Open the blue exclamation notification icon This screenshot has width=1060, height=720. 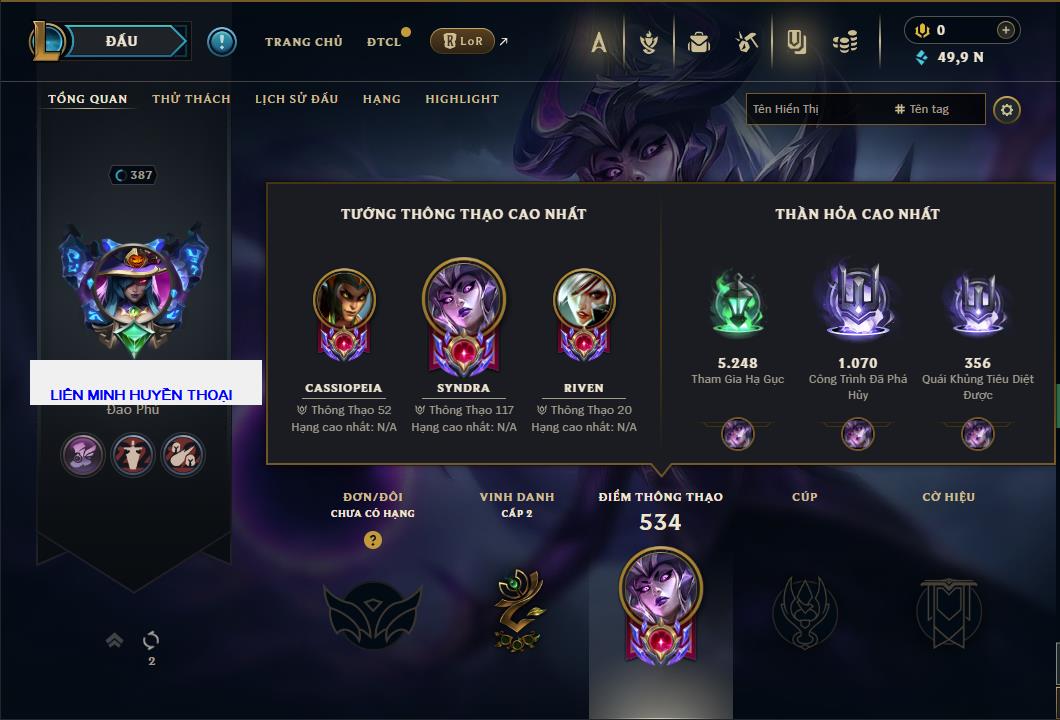pos(222,42)
